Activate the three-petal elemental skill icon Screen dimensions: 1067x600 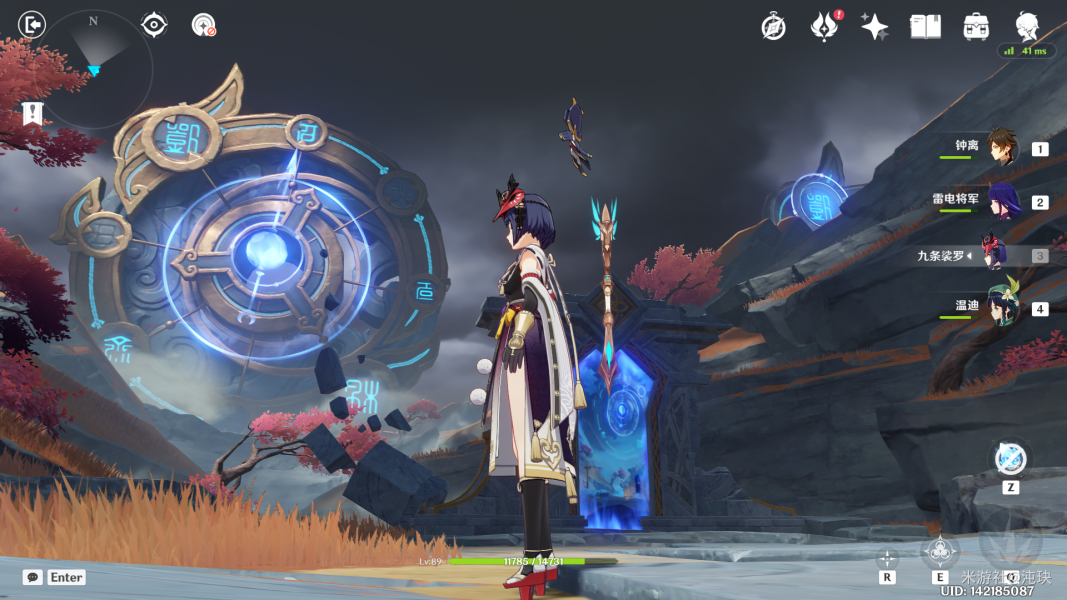pyautogui.click(x=940, y=549)
